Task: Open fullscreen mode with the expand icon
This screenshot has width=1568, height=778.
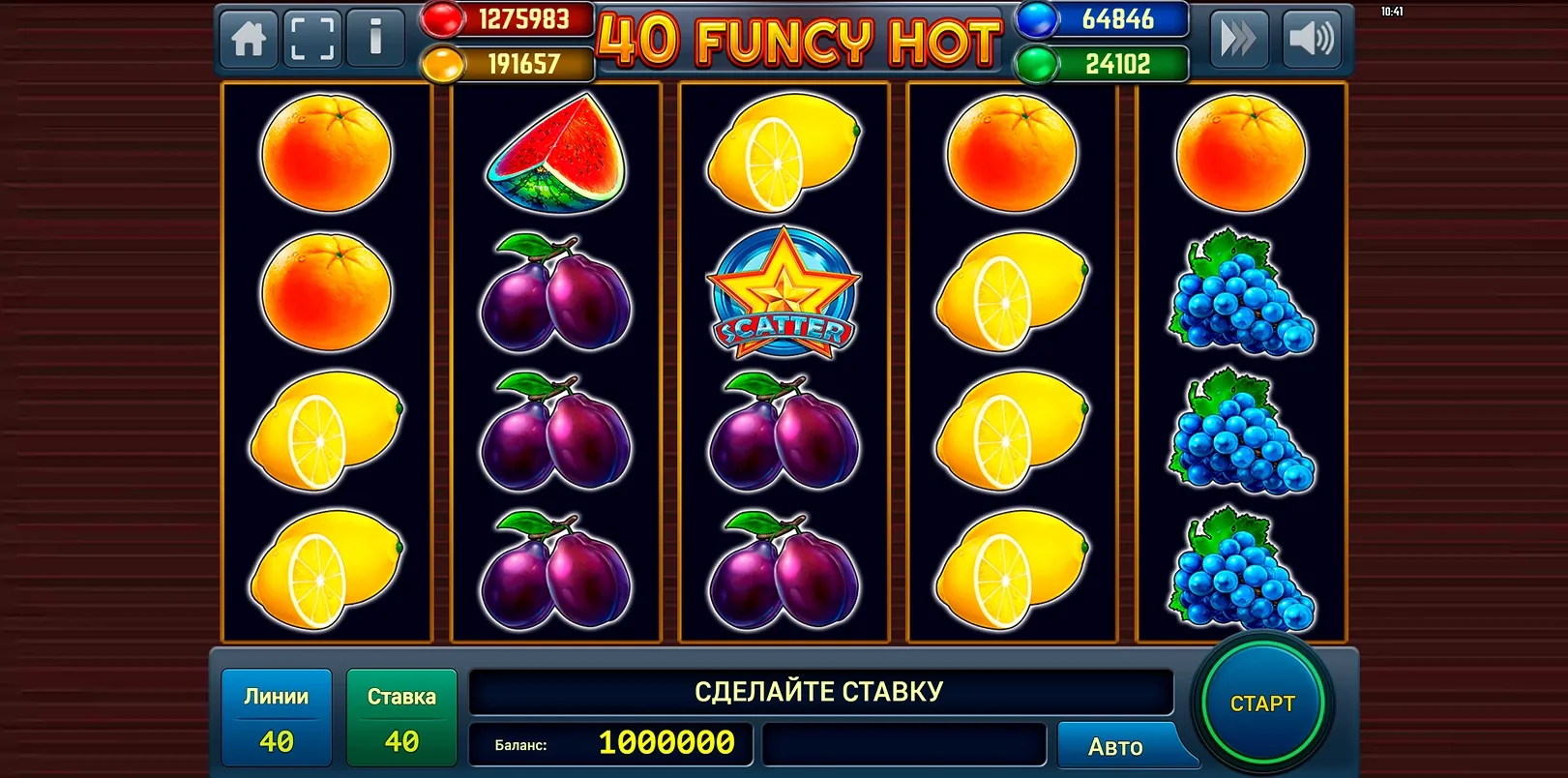Action: (x=311, y=39)
